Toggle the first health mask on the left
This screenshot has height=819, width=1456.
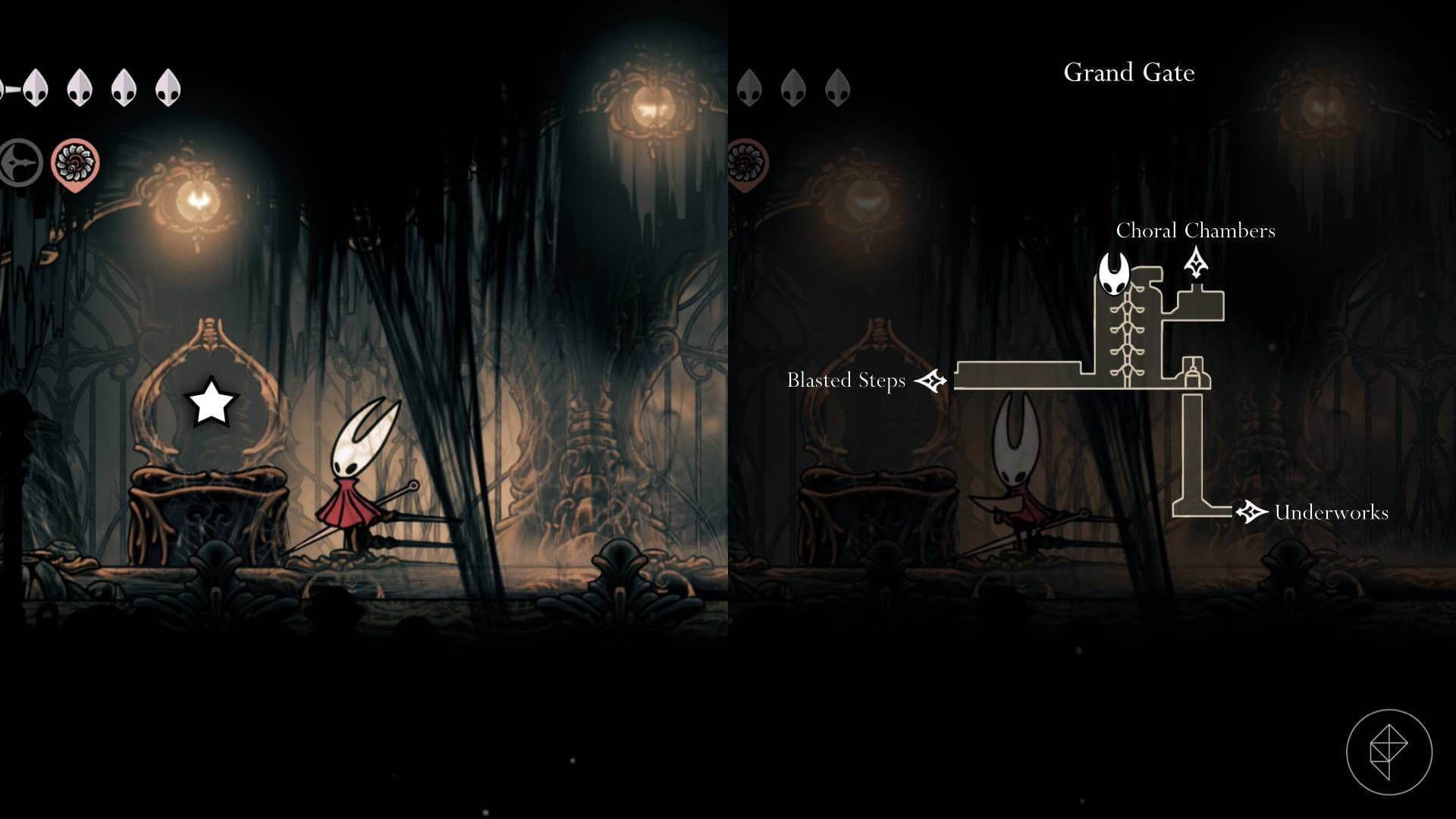[x=34, y=87]
